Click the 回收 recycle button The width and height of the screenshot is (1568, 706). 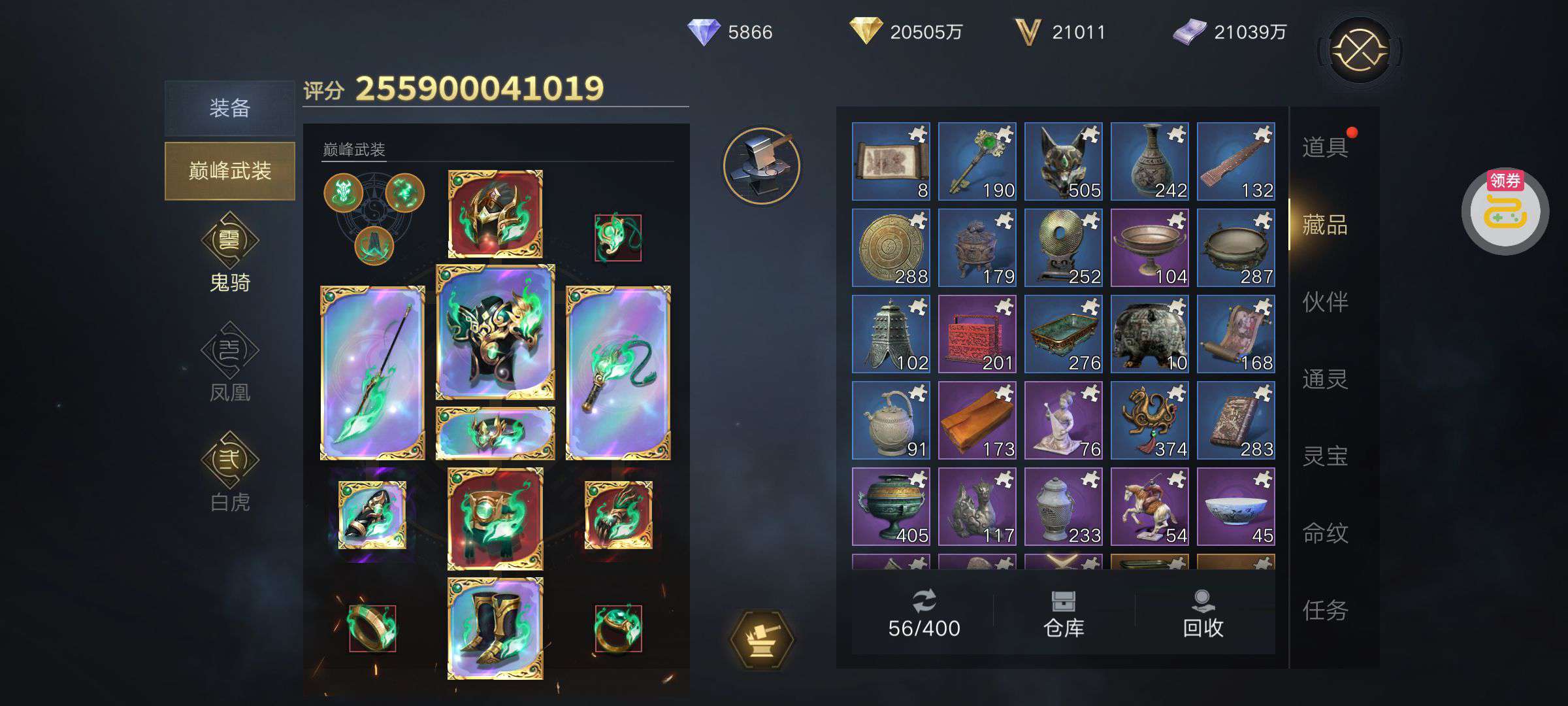1203,614
